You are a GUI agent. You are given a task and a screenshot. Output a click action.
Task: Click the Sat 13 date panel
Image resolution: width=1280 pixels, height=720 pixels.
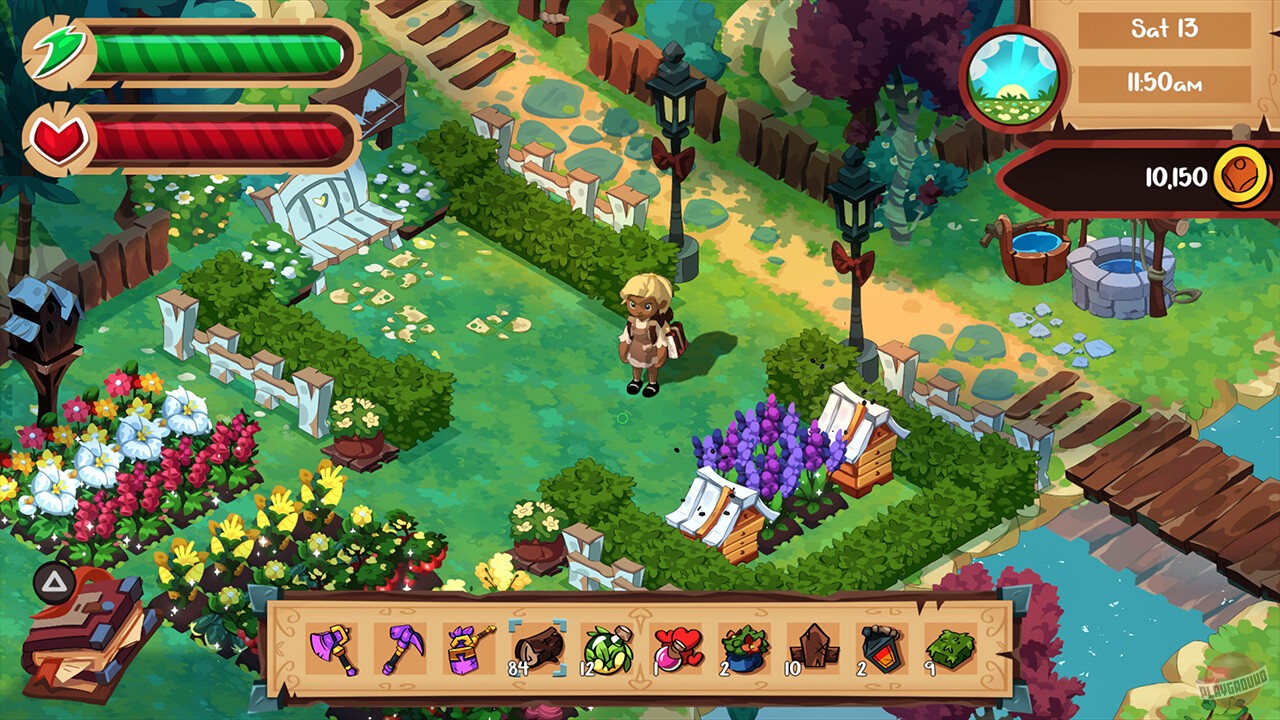[1163, 31]
